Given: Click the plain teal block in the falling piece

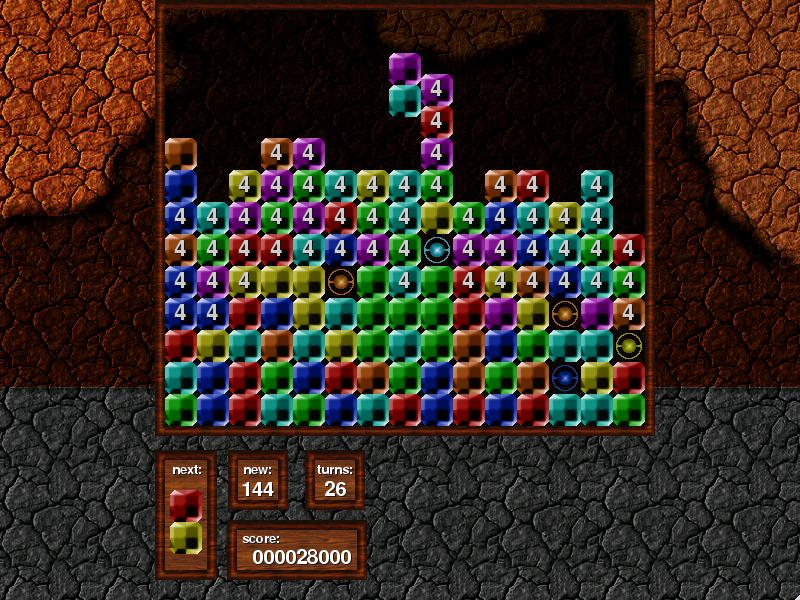Looking at the screenshot, I should click(x=404, y=100).
